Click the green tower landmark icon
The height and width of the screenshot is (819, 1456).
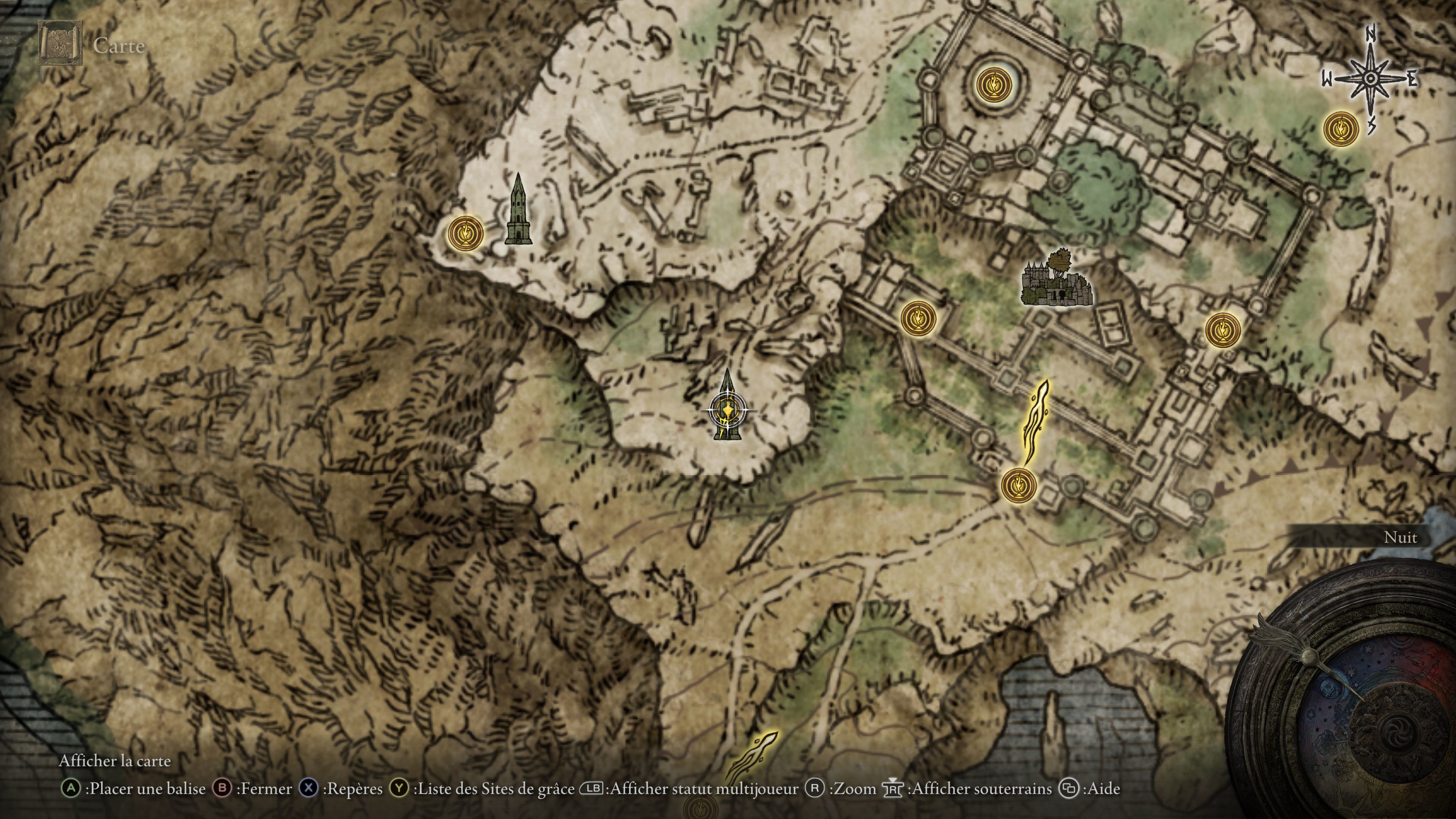[518, 210]
